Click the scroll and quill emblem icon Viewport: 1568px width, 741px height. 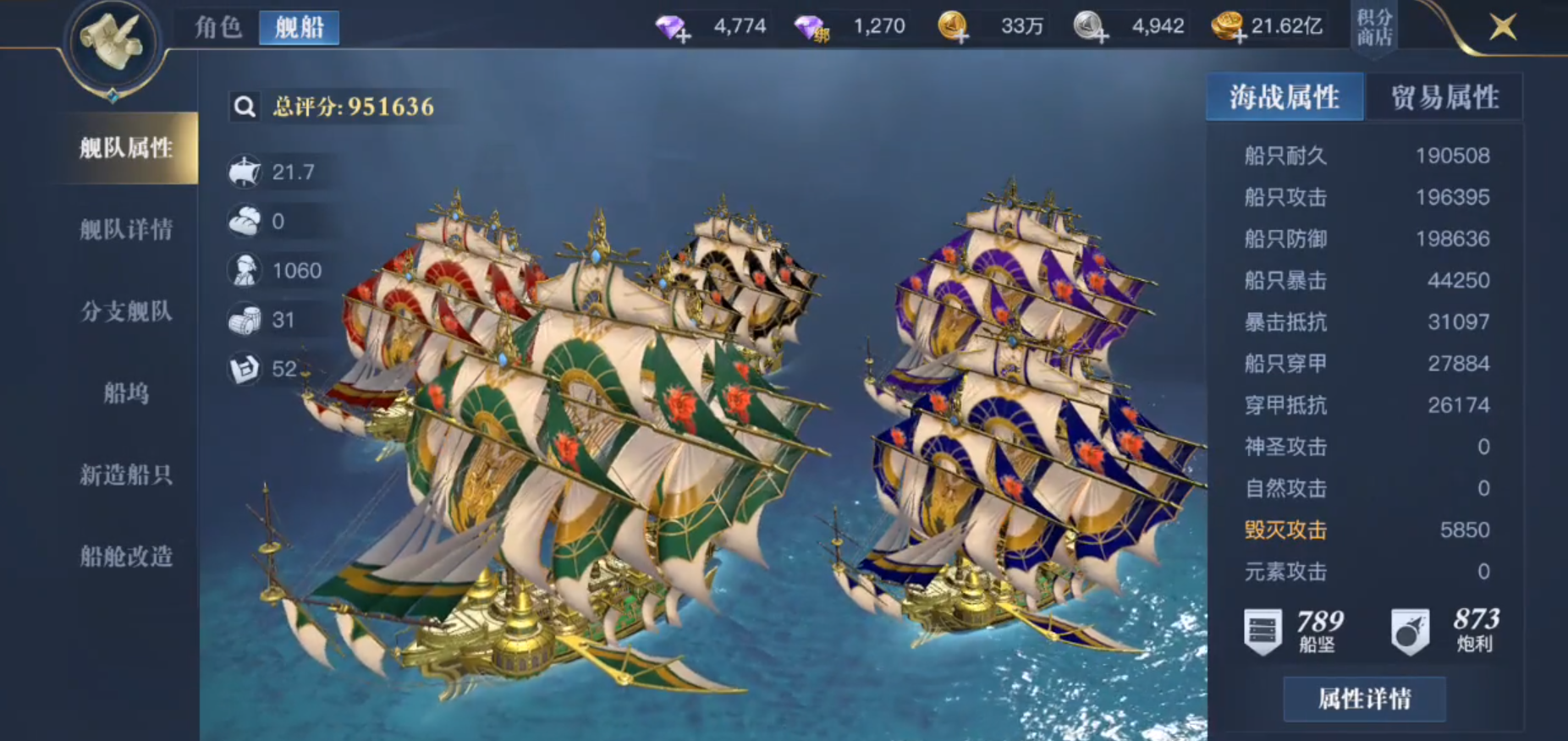pyautogui.click(x=113, y=42)
